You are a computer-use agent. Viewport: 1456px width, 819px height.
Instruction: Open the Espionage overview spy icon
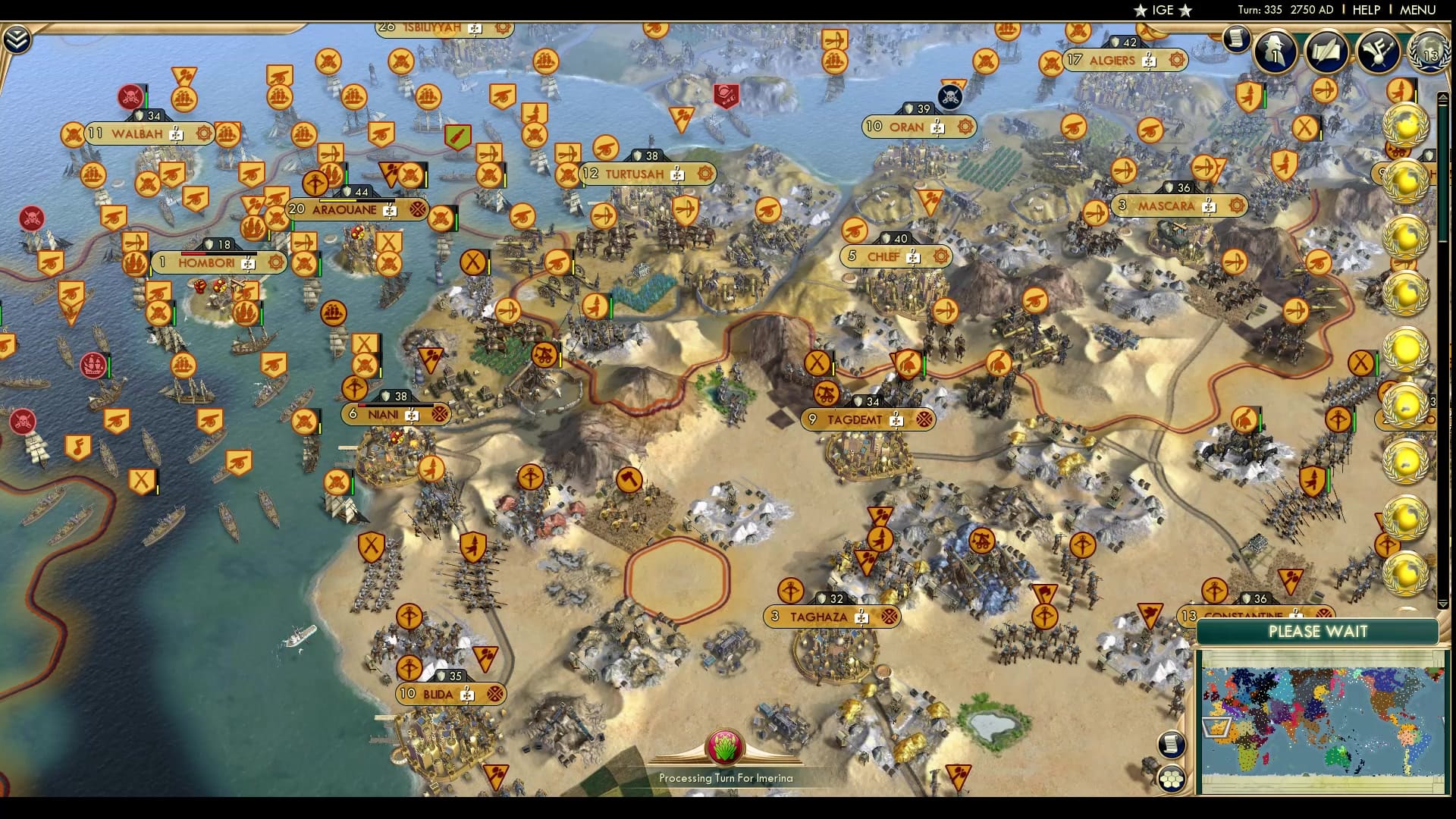point(1274,52)
